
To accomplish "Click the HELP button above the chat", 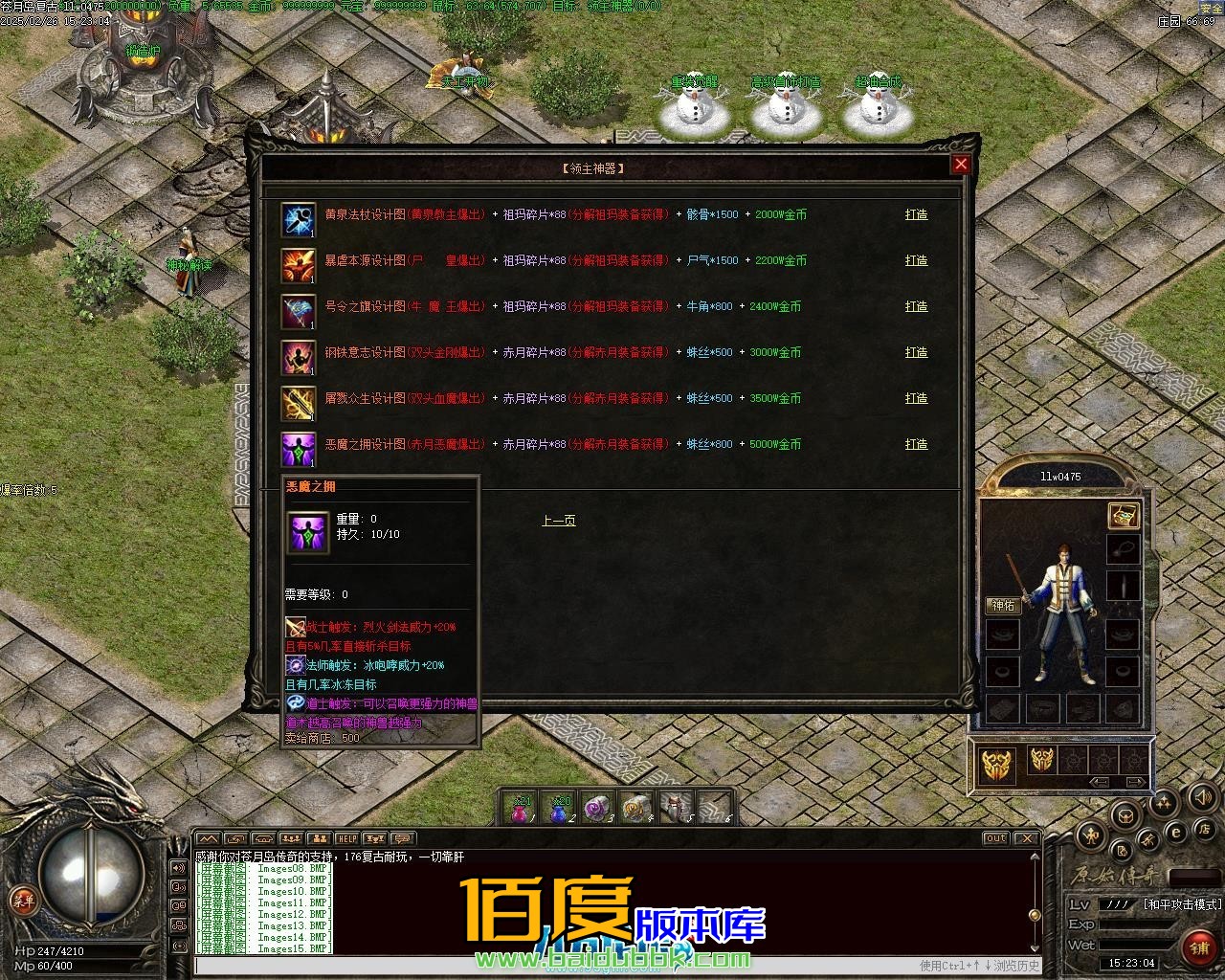I will coord(346,839).
